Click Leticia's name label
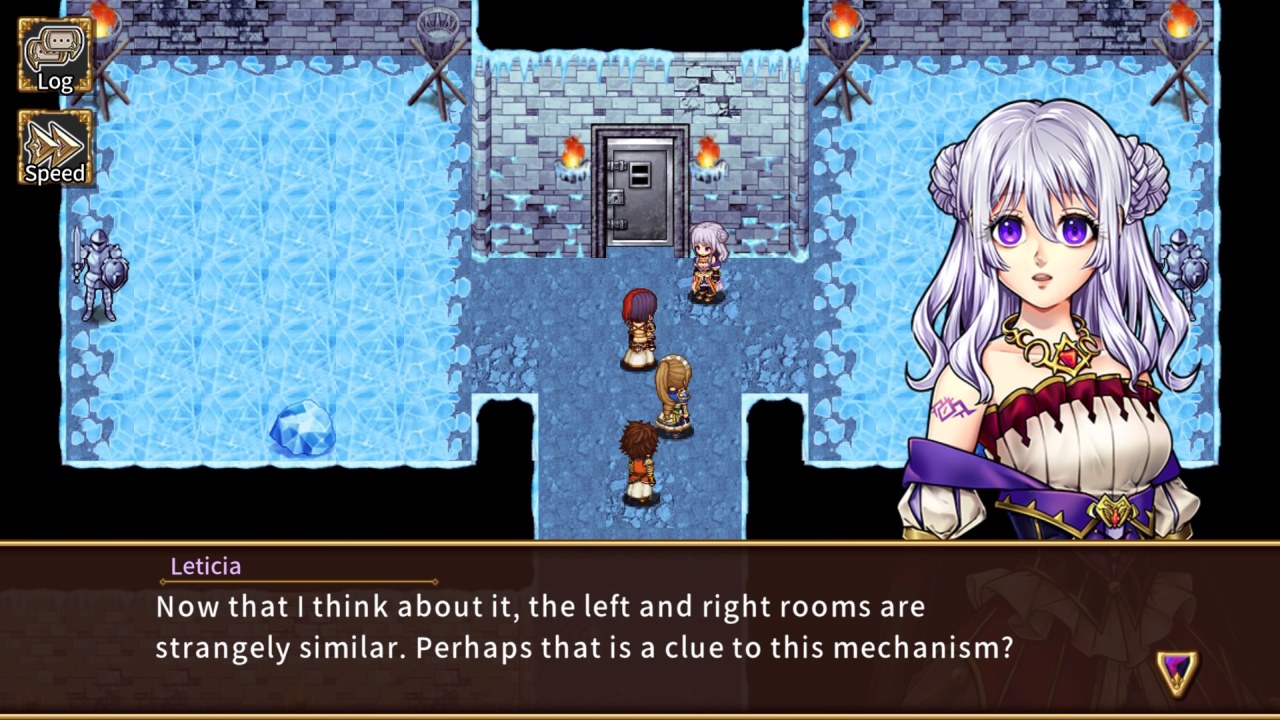 click(x=205, y=566)
